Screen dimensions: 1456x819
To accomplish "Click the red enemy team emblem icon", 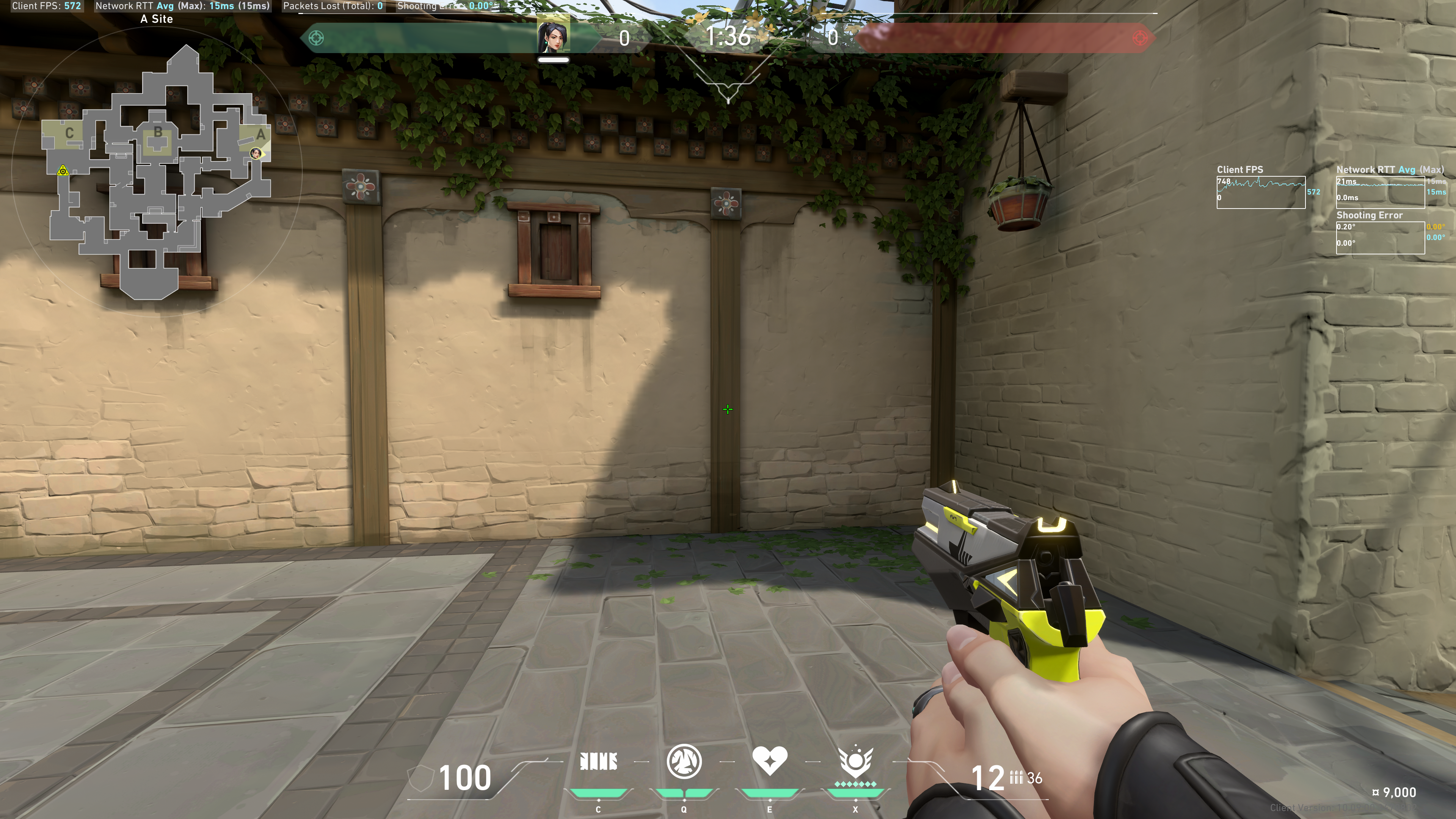I will (x=1140, y=38).
